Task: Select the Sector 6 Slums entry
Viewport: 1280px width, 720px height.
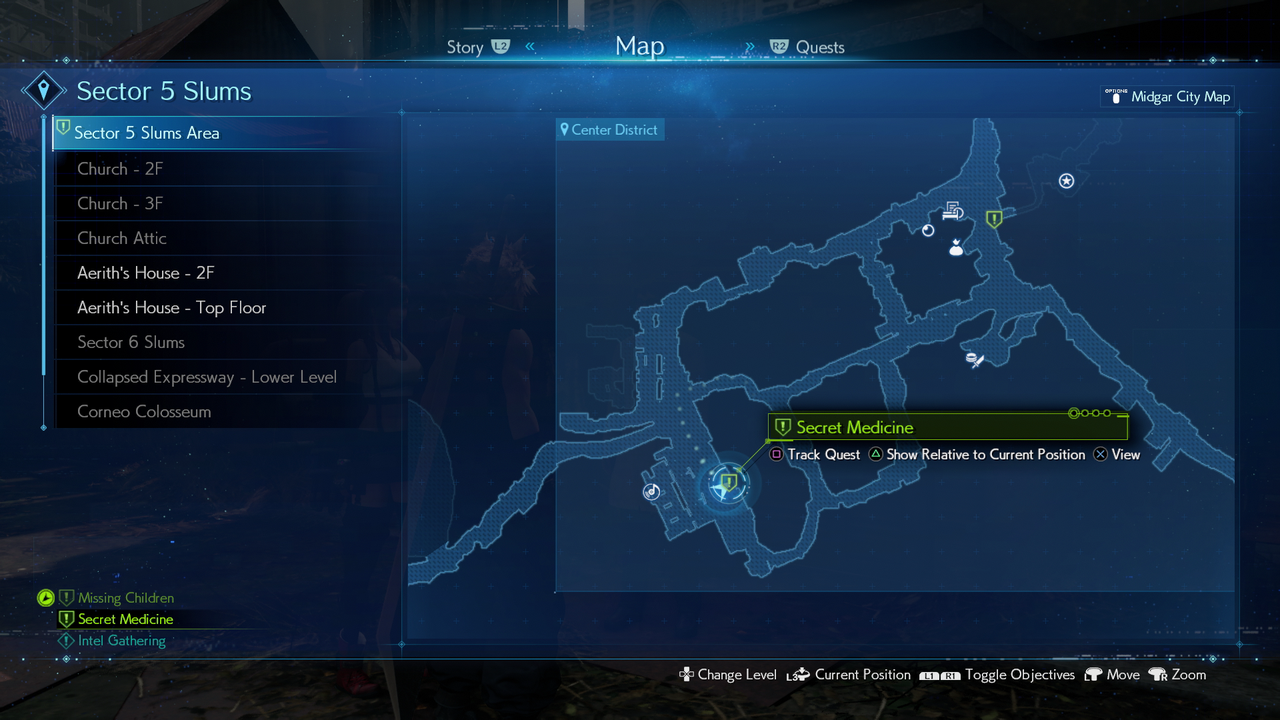Action: click(x=131, y=343)
